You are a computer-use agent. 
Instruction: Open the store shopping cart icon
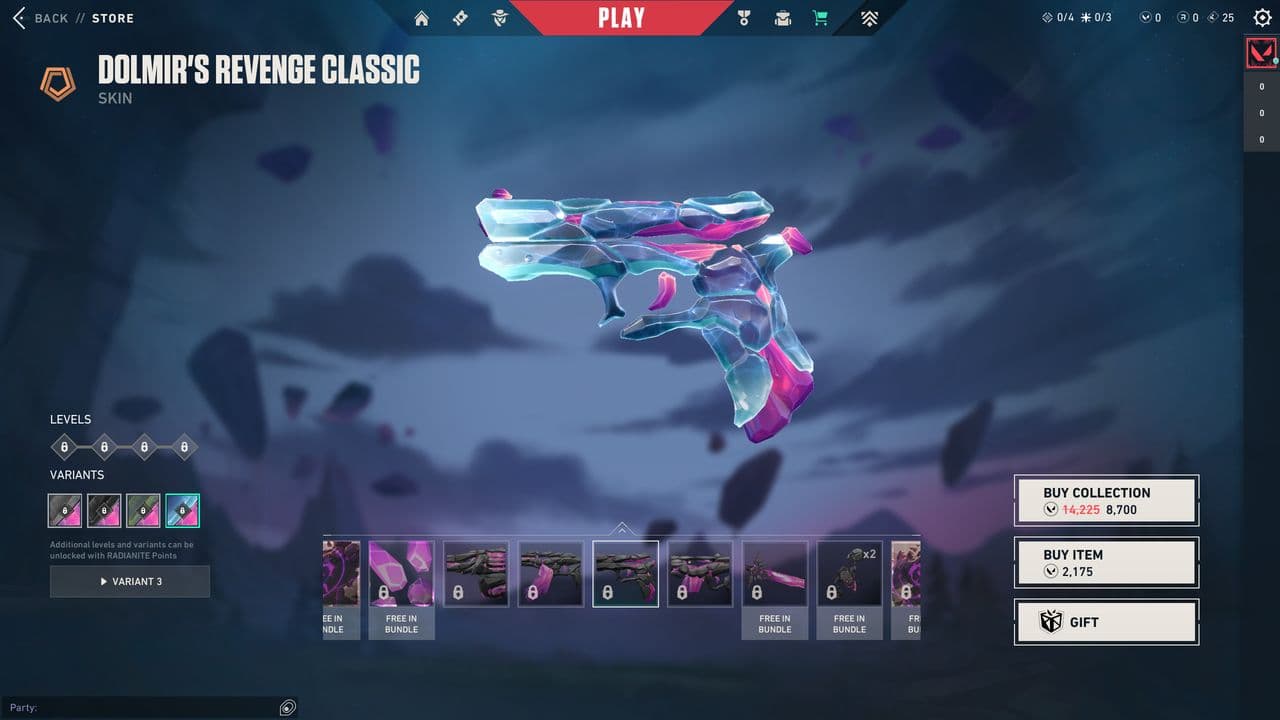tap(820, 18)
